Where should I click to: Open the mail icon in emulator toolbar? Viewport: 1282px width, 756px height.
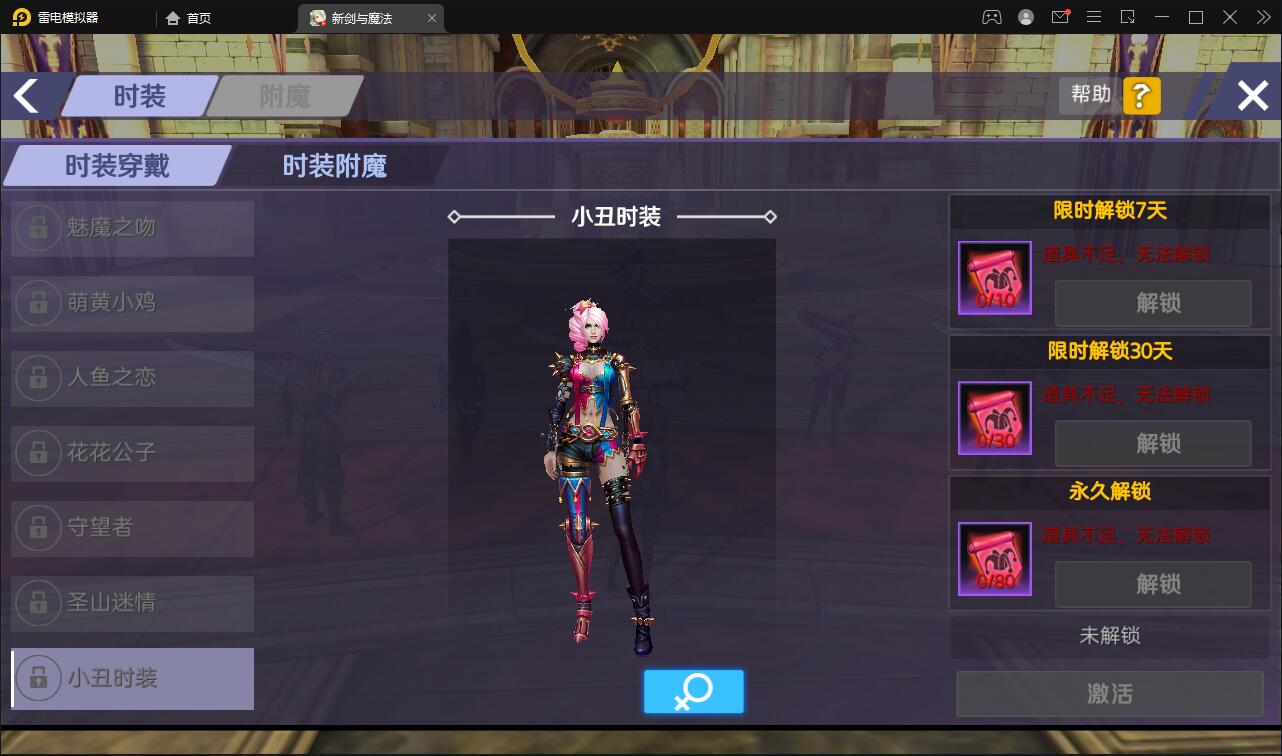click(x=1061, y=17)
